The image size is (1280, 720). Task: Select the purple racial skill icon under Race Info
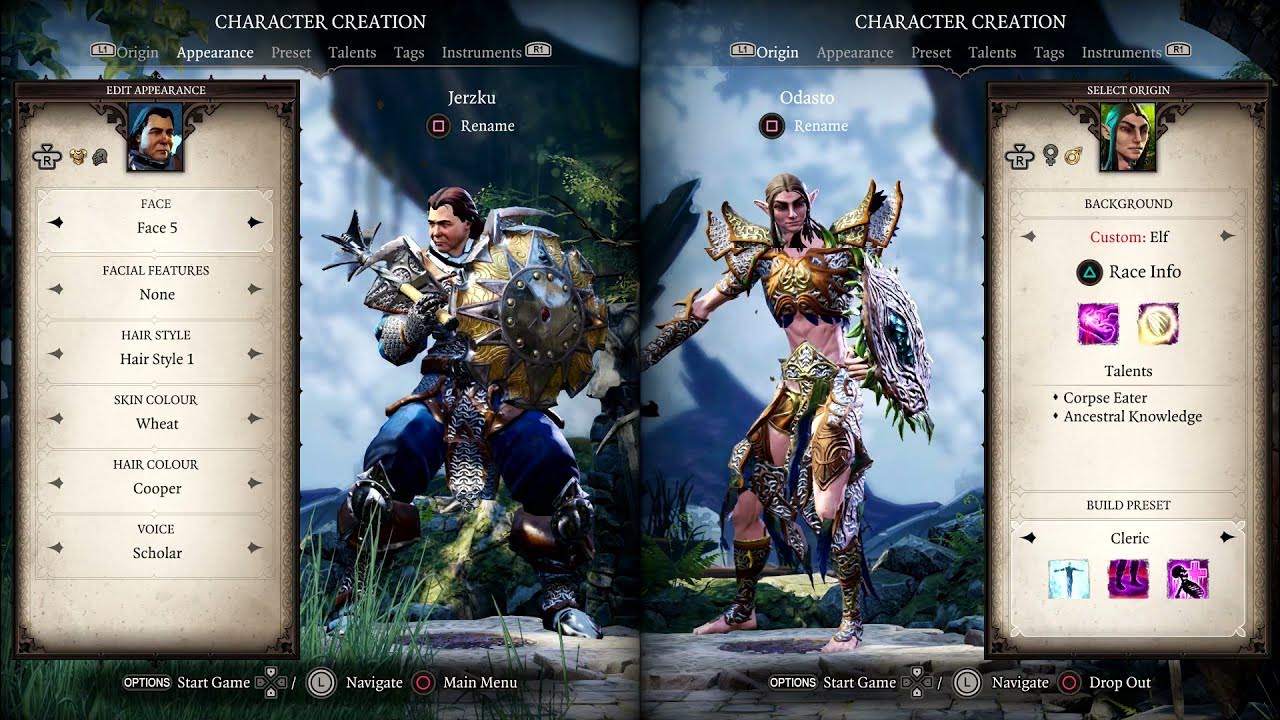1098,324
